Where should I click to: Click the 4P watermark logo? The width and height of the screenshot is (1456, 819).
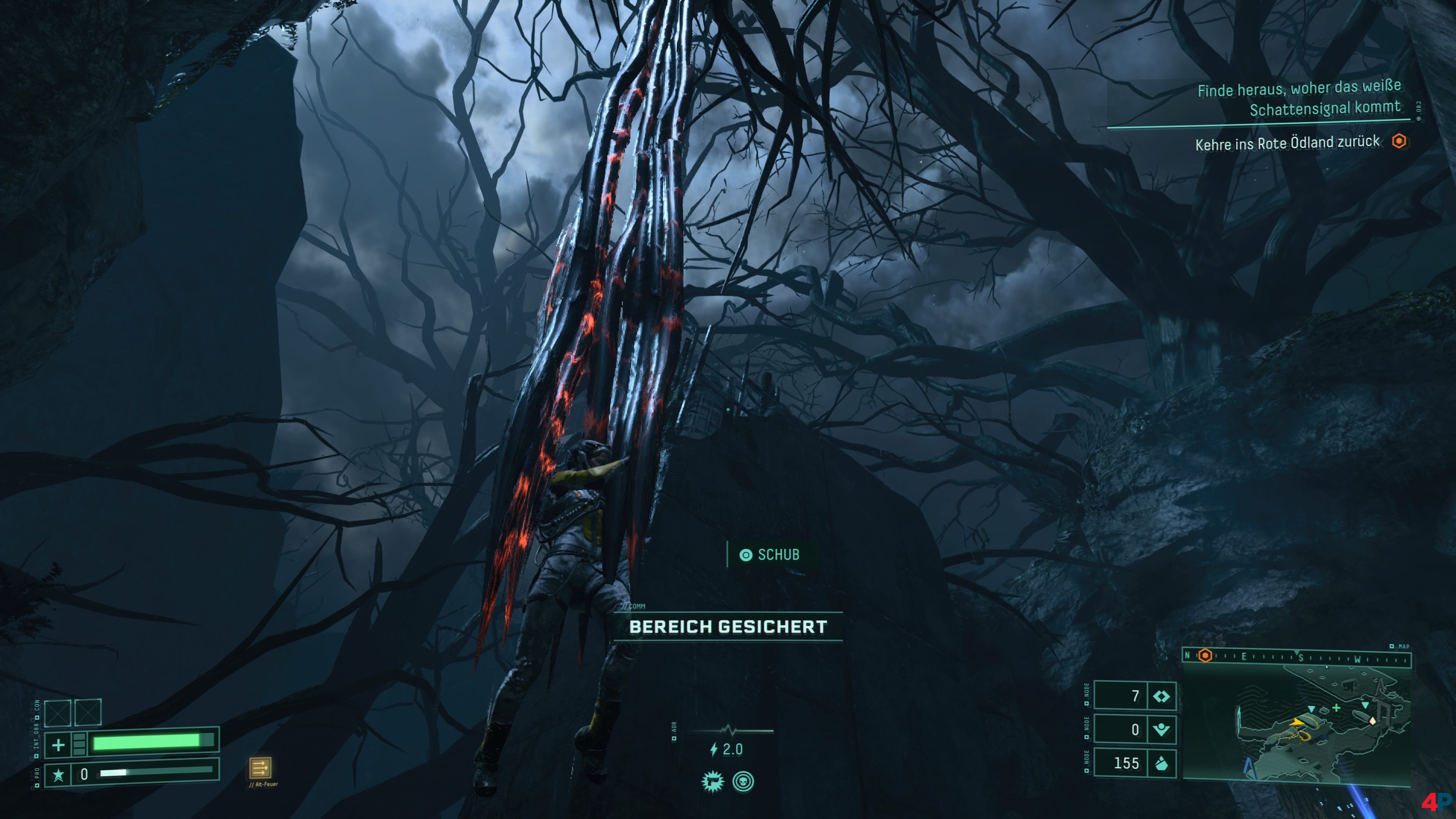1436,802
